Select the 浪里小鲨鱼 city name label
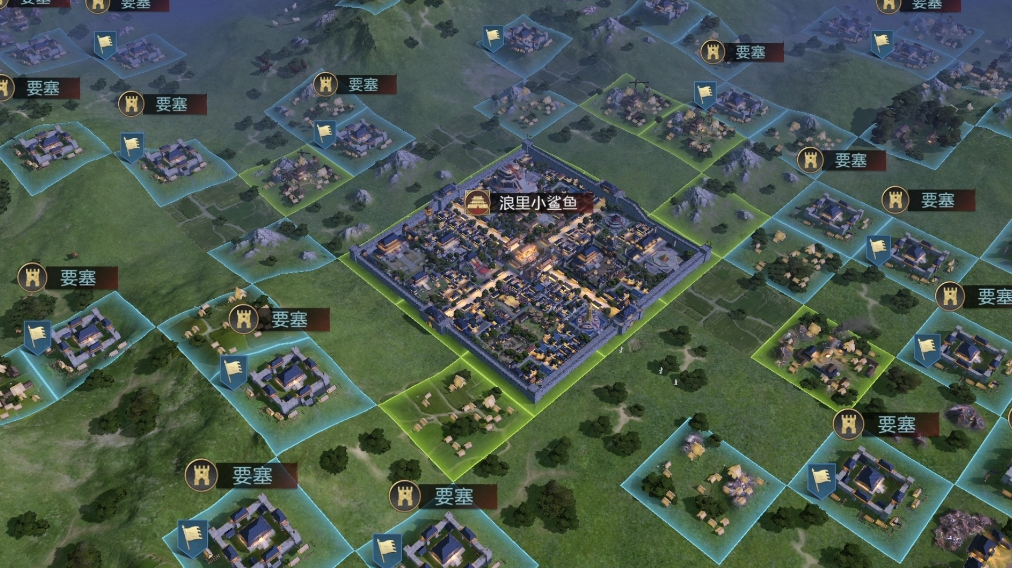 [x=537, y=204]
